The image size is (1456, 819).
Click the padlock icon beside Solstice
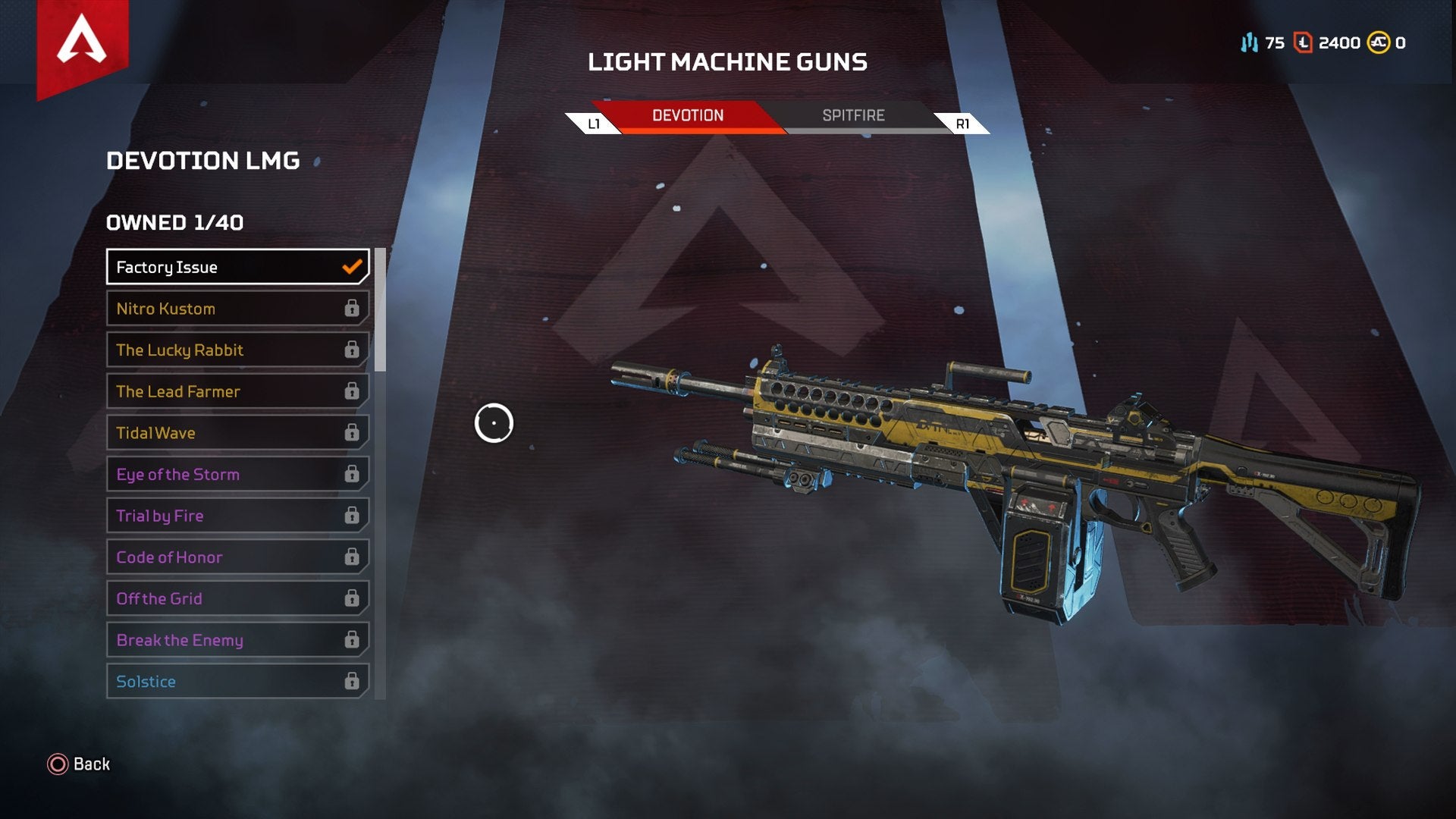click(352, 681)
